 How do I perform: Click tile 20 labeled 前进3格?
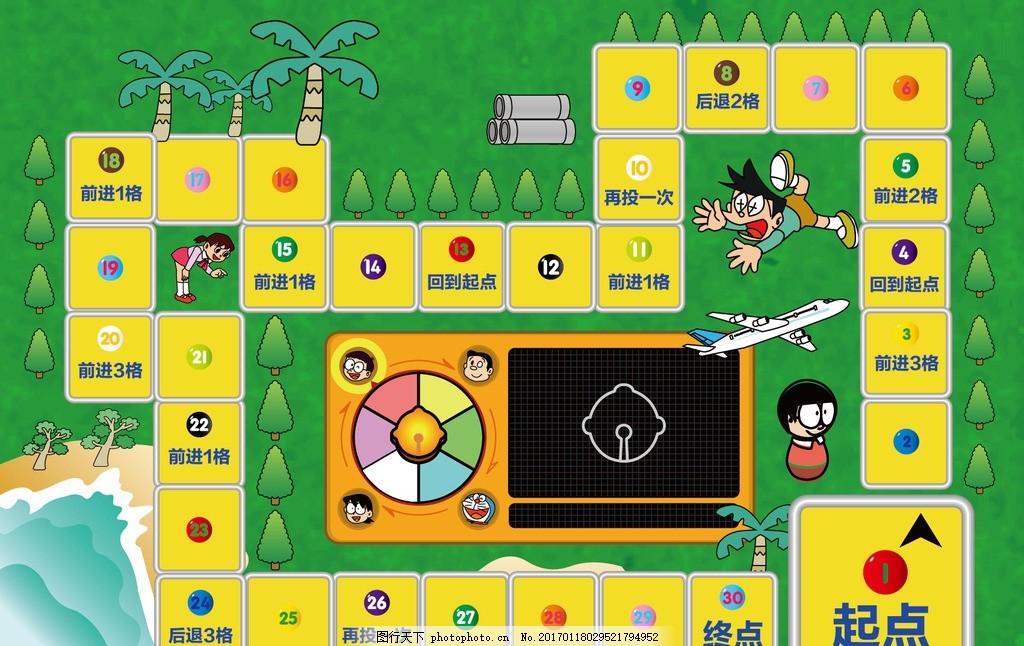pos(110,355)
